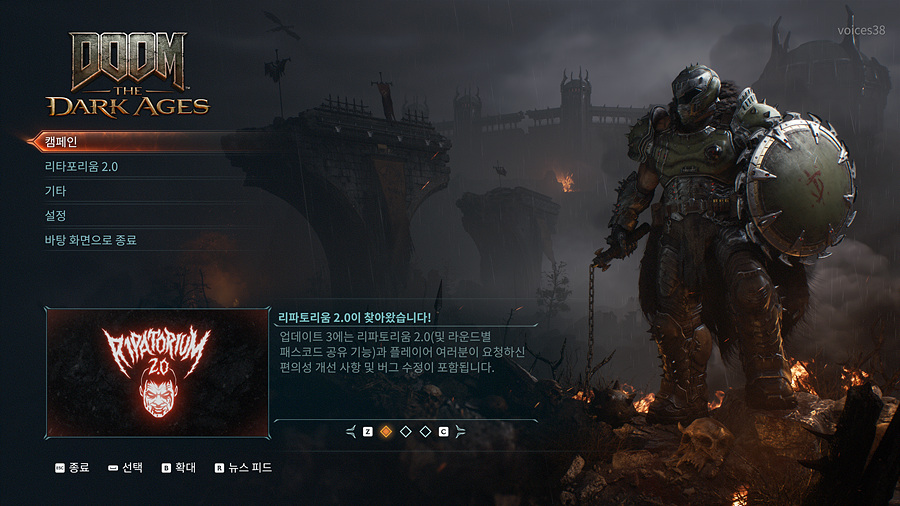Go to the previous news item arrow
900x506 pixels.
[x=351, y=432]
